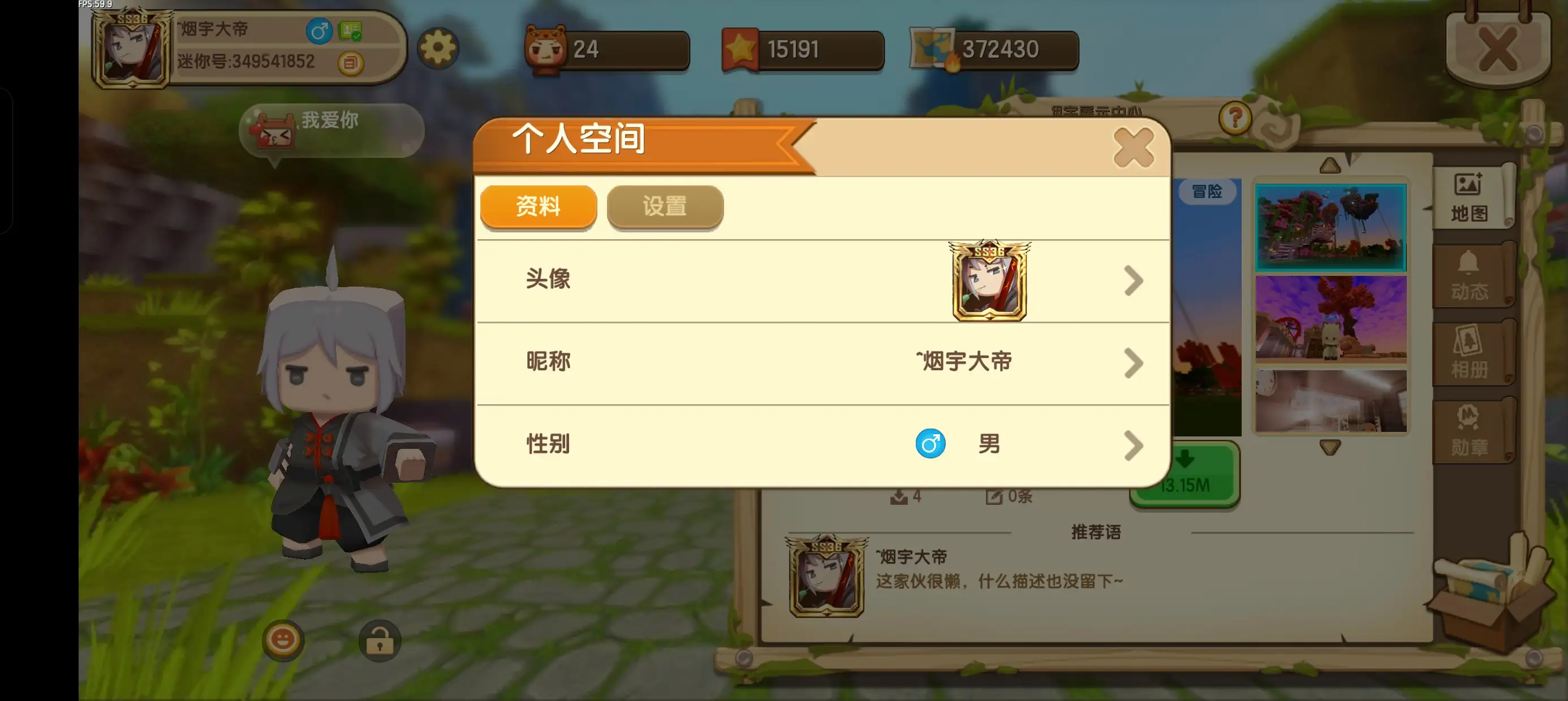1568x701 pixels.
Task: Click the star points icon showing 15191
Action: coord(742,47)
